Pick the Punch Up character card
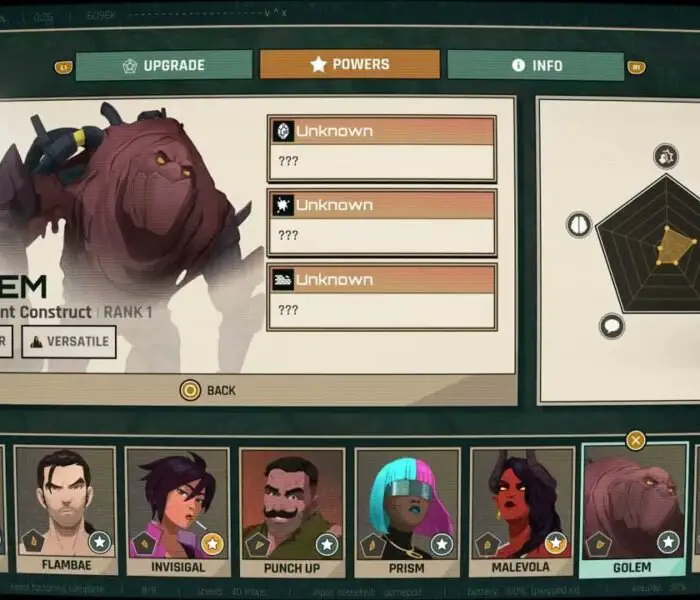 [292, 510]
